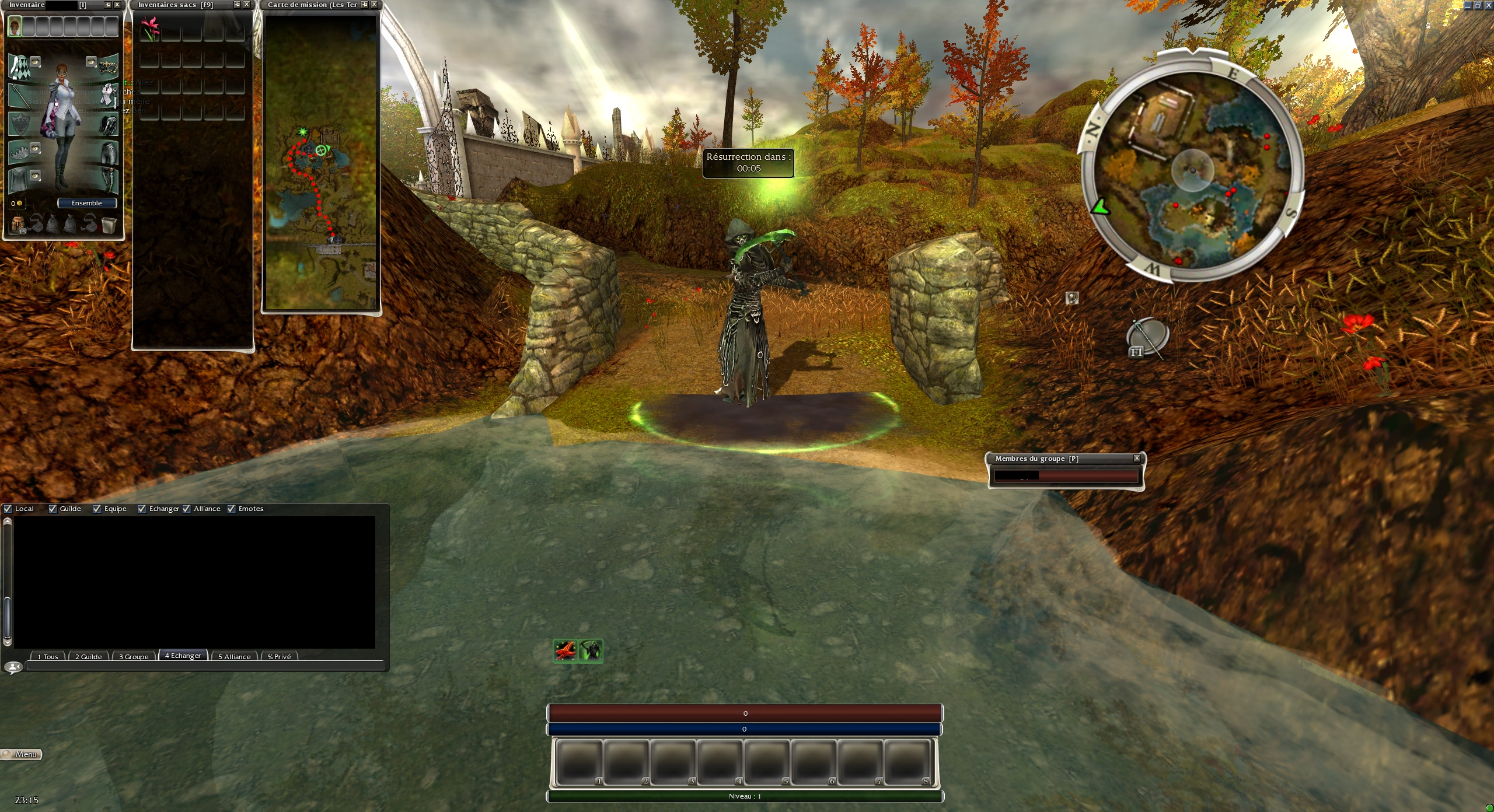
Task: Select the gold mask equipment slot
Action: (109, 66)
